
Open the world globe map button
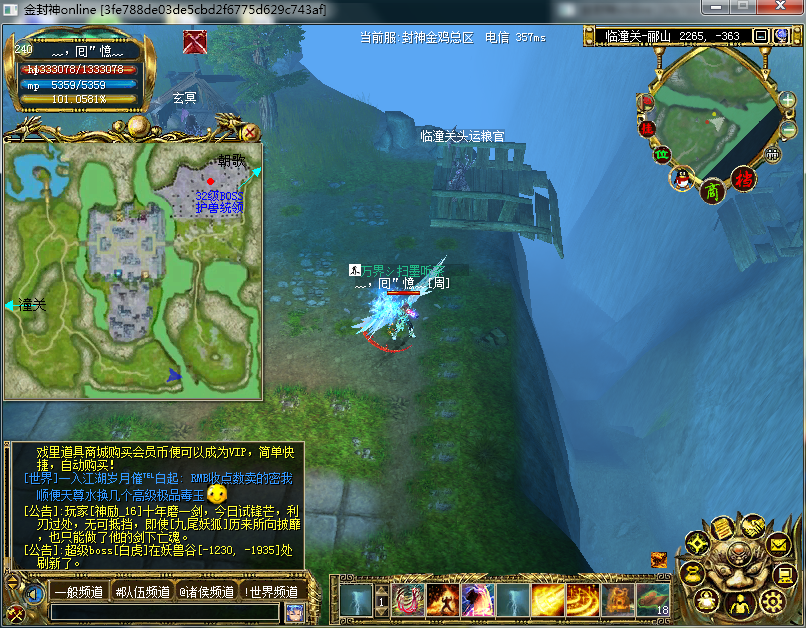point(780,36)
